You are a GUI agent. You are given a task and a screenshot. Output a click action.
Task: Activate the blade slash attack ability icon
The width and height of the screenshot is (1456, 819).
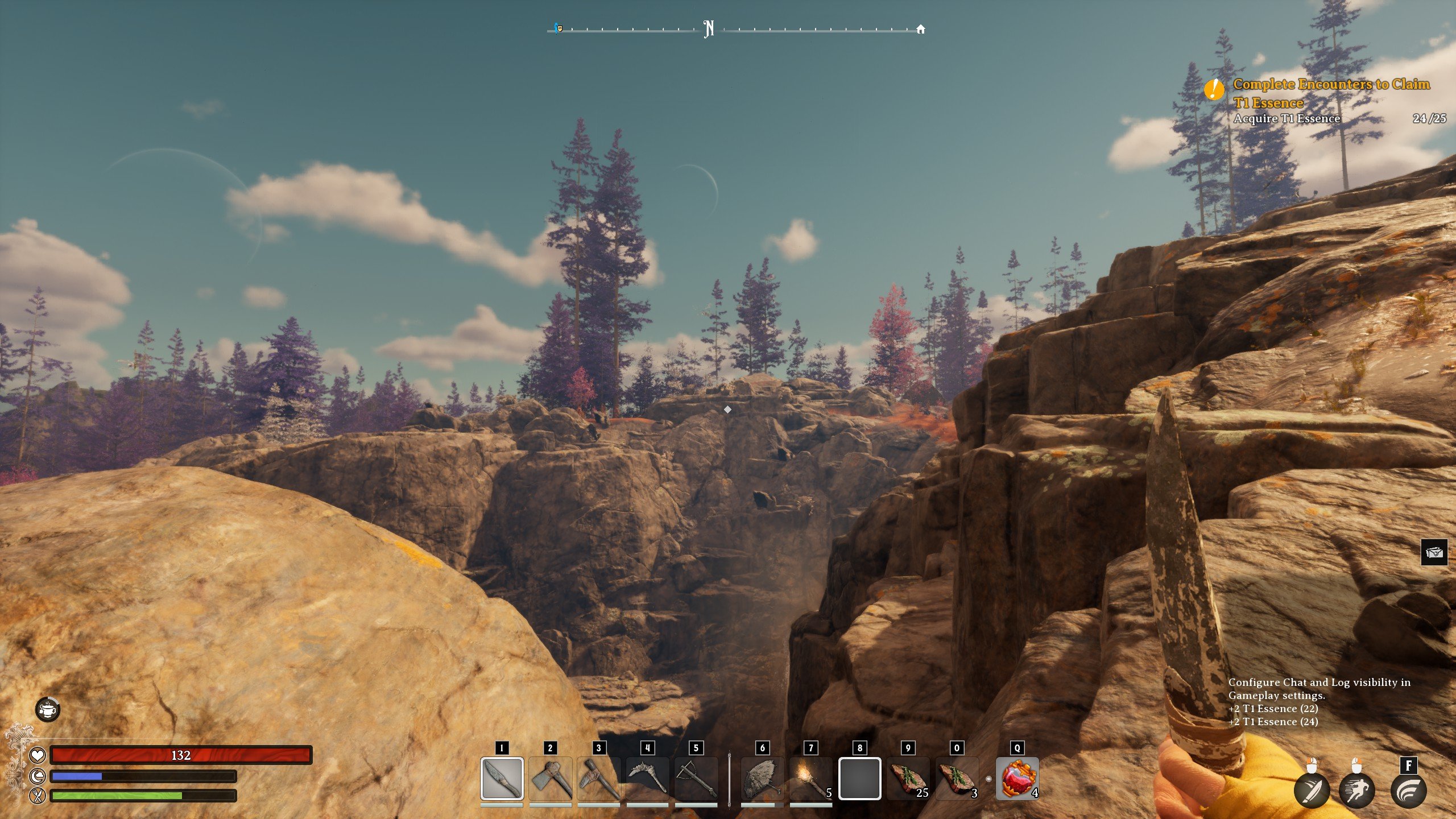pyautogui.click(x=1312, y=791)
